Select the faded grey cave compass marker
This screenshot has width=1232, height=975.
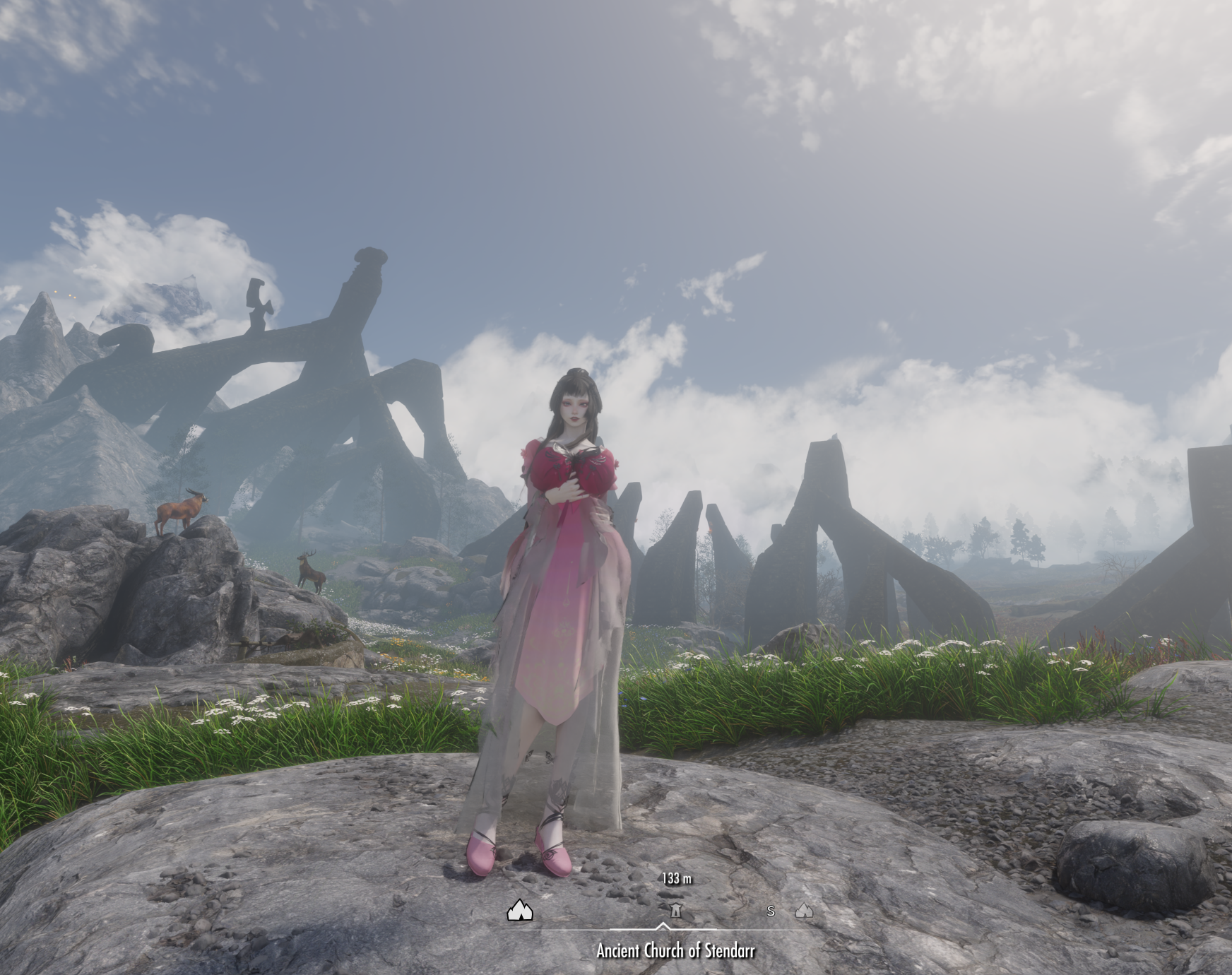click(x=804, y=911)
